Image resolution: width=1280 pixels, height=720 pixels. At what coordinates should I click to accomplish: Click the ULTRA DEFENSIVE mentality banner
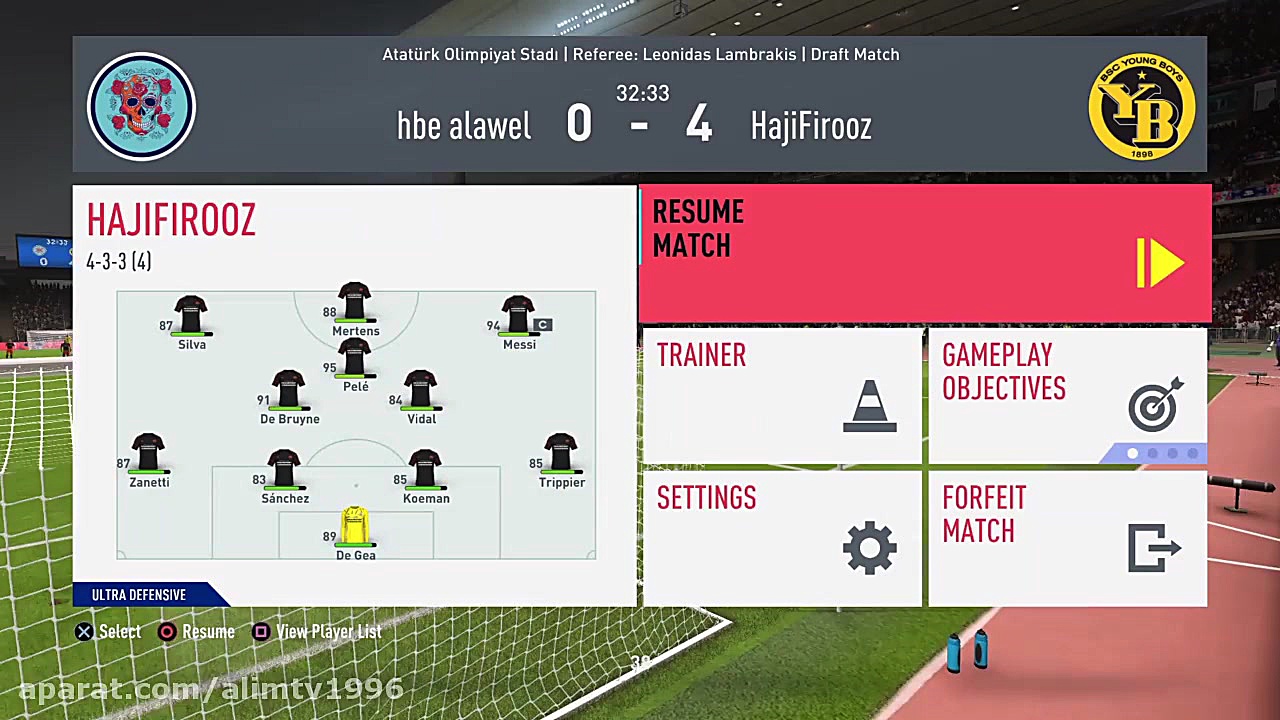(139, 595)
